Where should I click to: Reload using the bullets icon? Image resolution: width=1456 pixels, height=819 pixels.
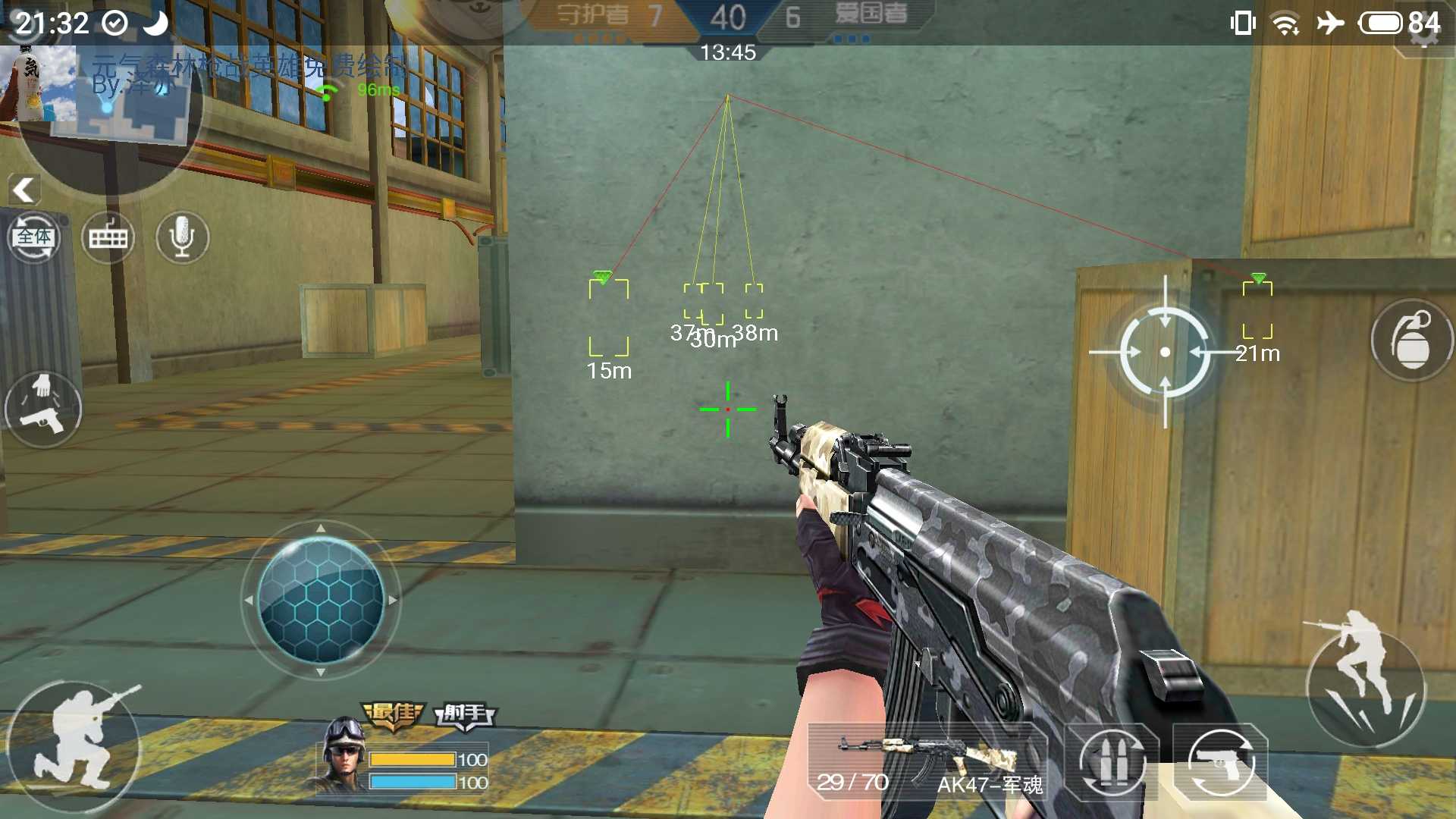[x=1112, y=762]
